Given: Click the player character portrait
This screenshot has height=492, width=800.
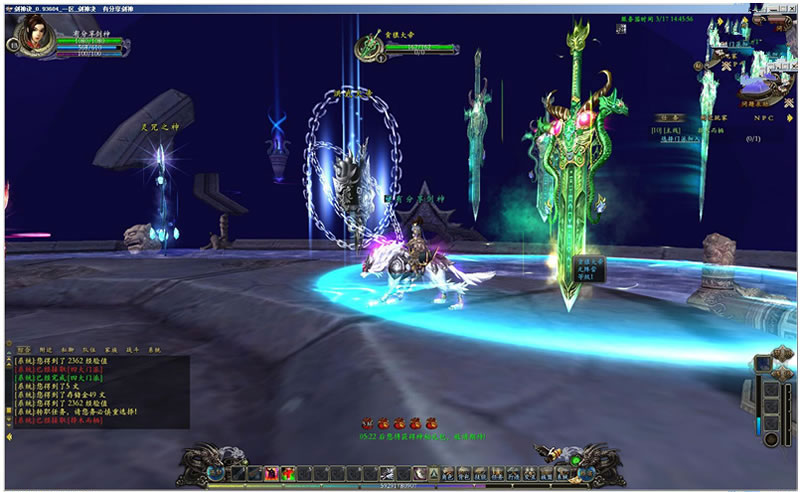Looking at the screenshot, I should (27, 40).
